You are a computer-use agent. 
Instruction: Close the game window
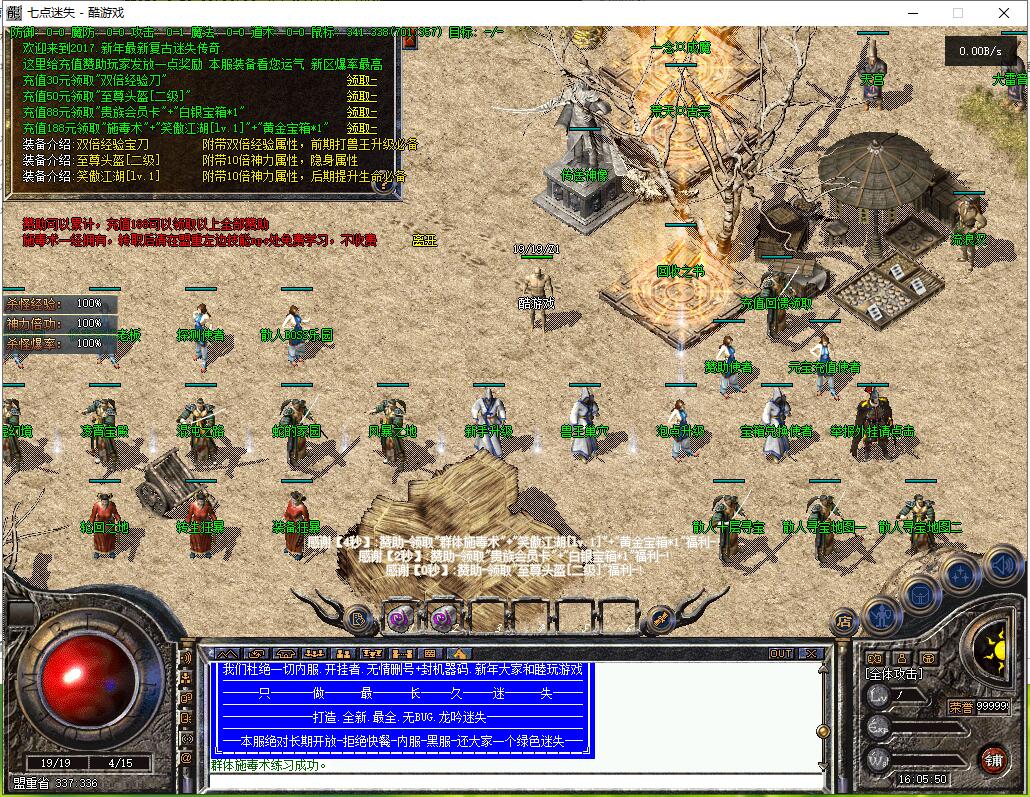tap(1004, 13)
